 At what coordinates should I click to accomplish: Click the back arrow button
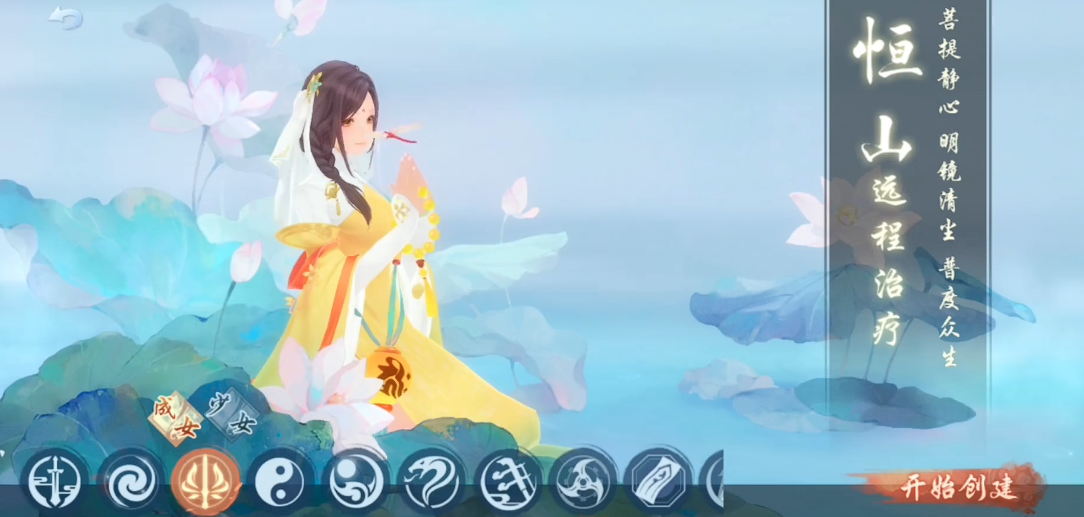point(66,17)
